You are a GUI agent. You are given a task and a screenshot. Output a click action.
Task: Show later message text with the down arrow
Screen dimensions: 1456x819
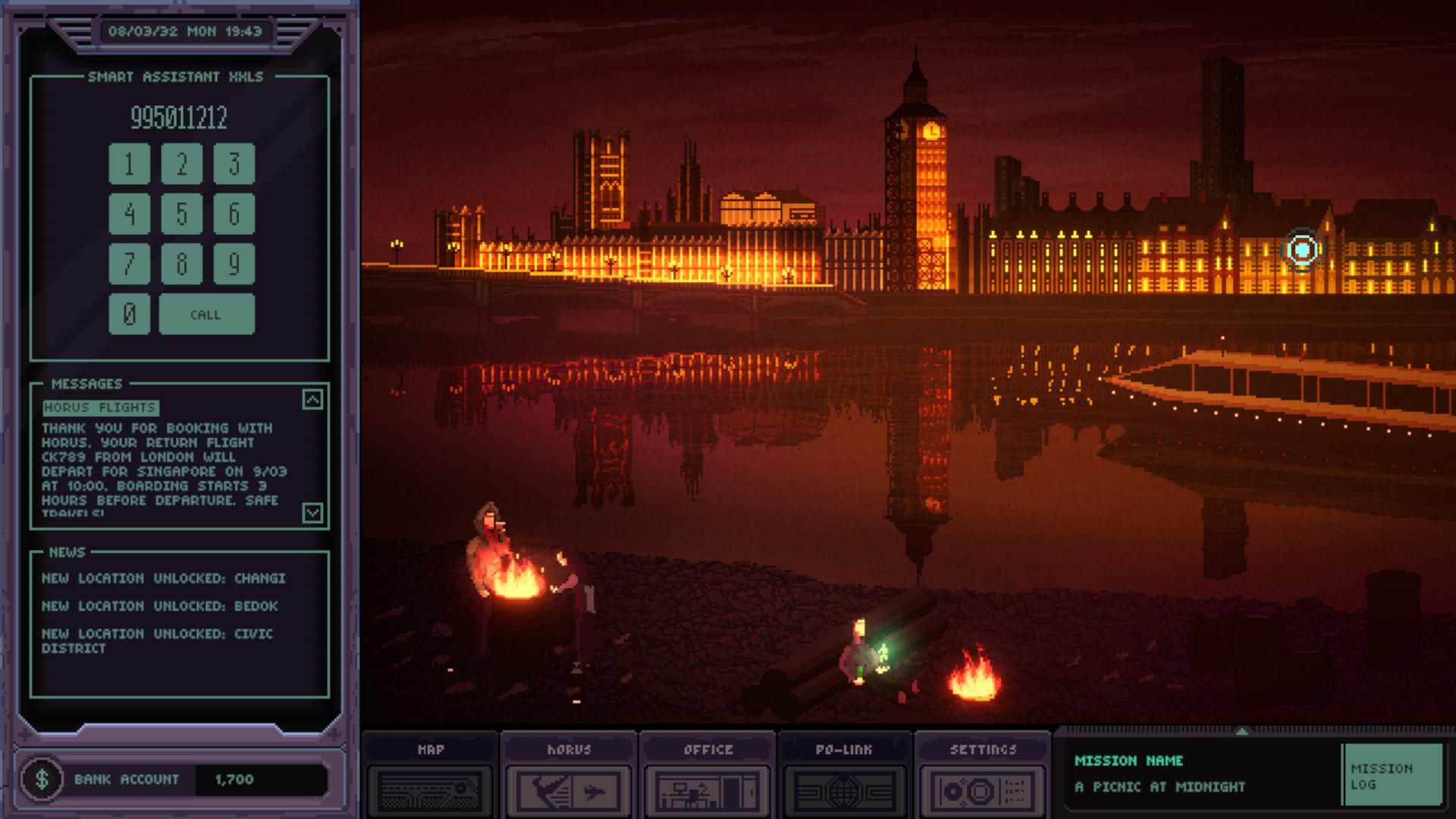tap(312, 513)
